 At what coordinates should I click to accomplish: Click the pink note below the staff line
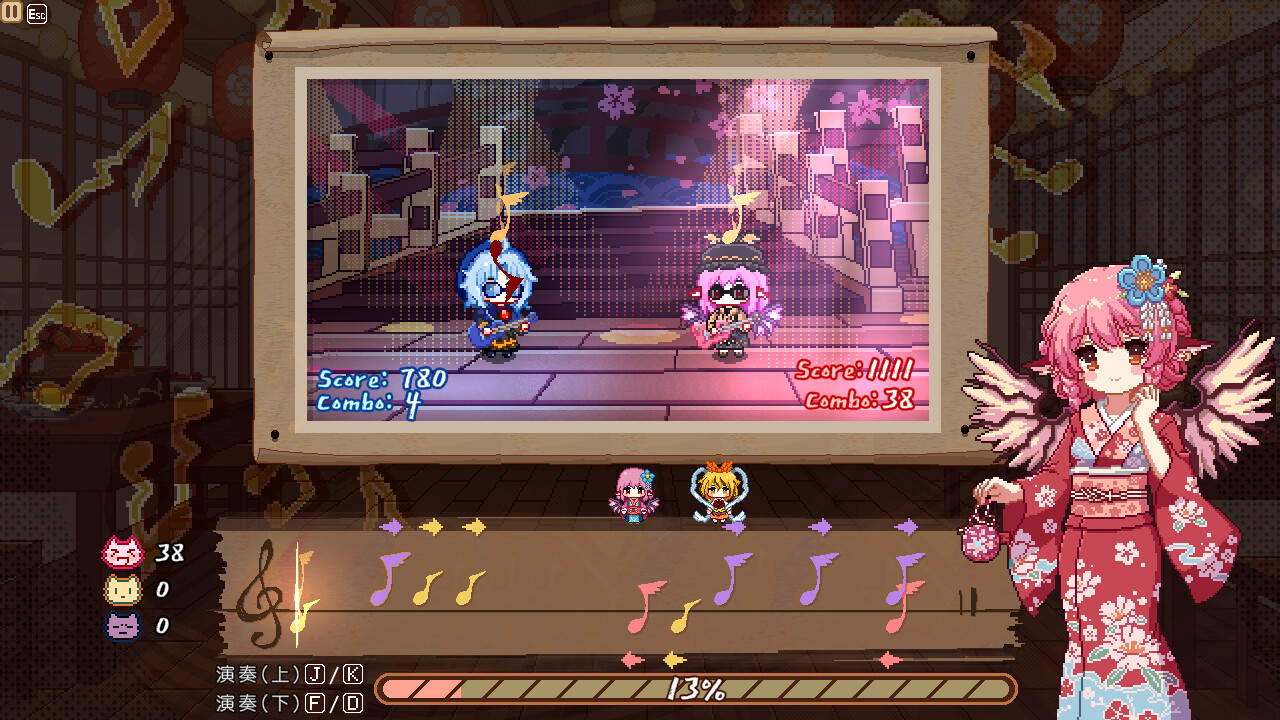click(x=637, y=625)
